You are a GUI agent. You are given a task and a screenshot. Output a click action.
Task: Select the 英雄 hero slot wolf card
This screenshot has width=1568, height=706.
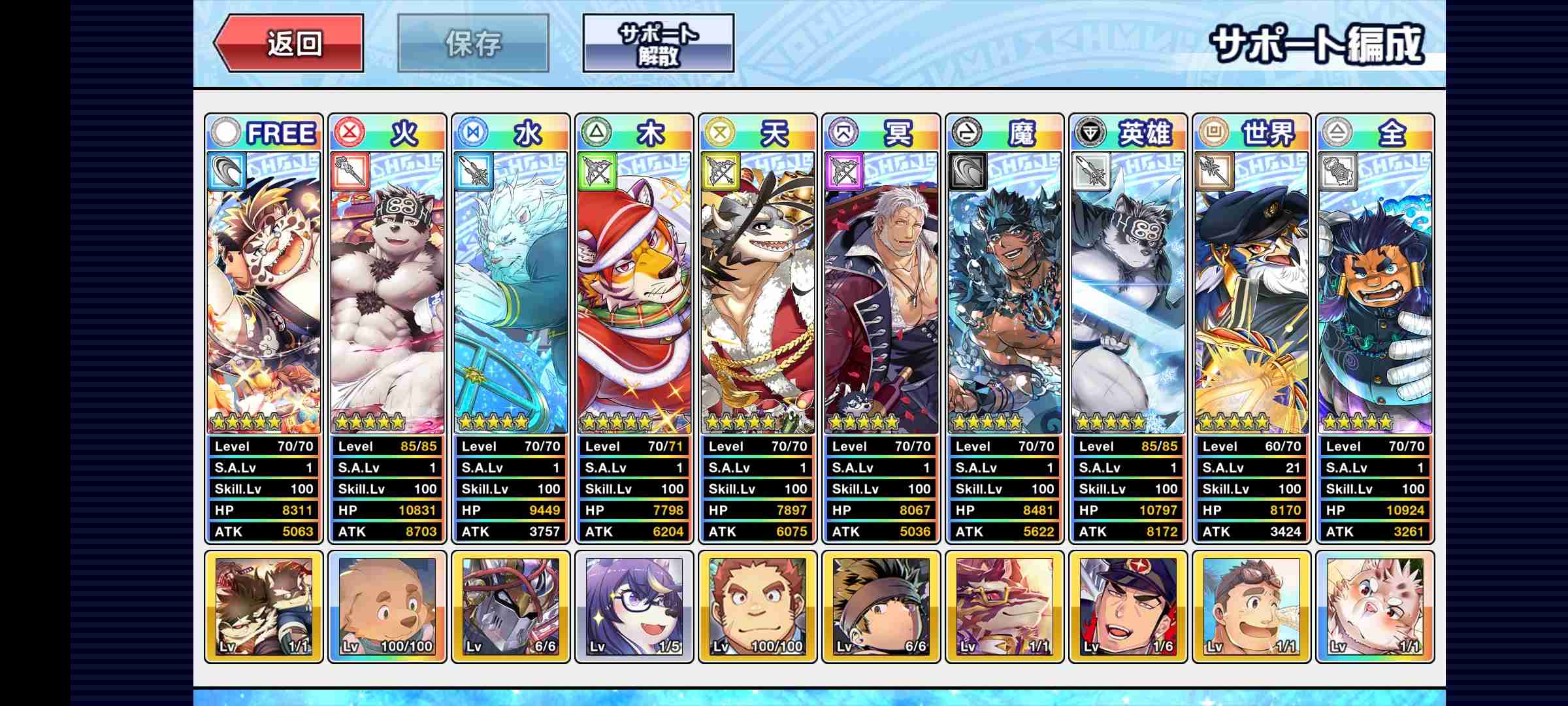1128,294
